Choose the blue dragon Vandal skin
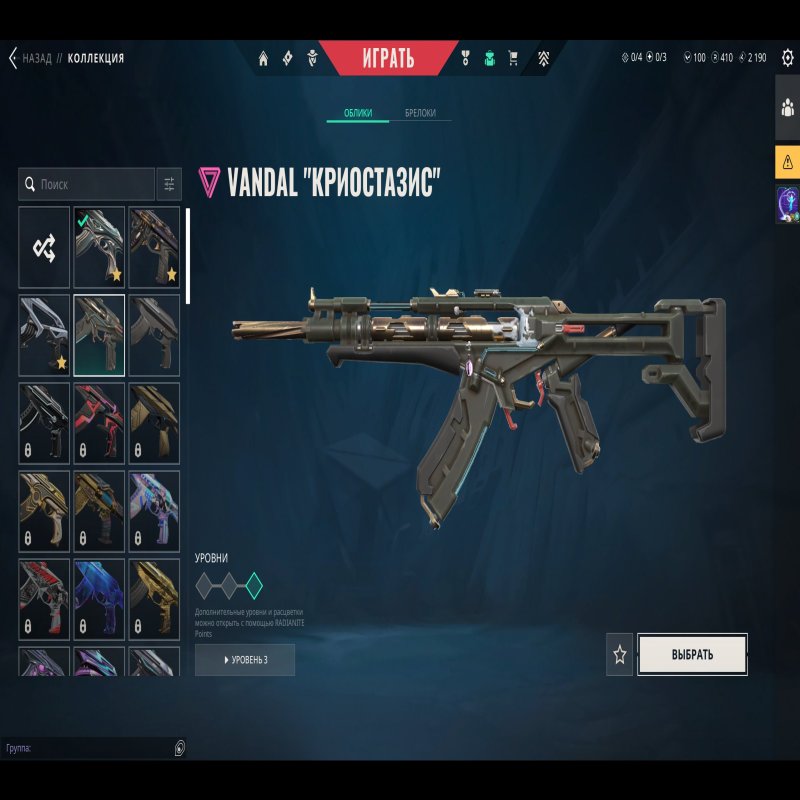 coord(99,599)
